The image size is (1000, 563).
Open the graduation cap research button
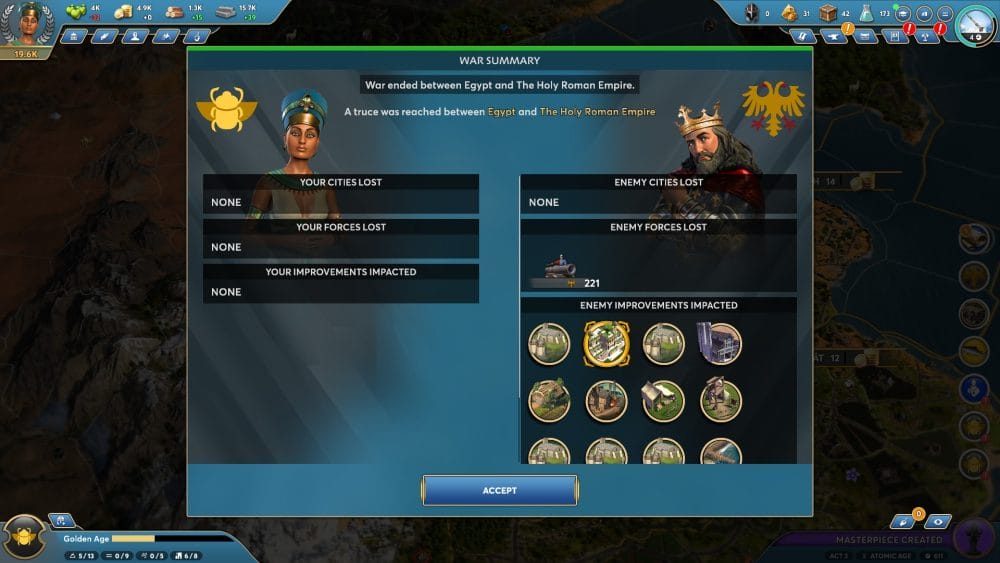[902, 13]
